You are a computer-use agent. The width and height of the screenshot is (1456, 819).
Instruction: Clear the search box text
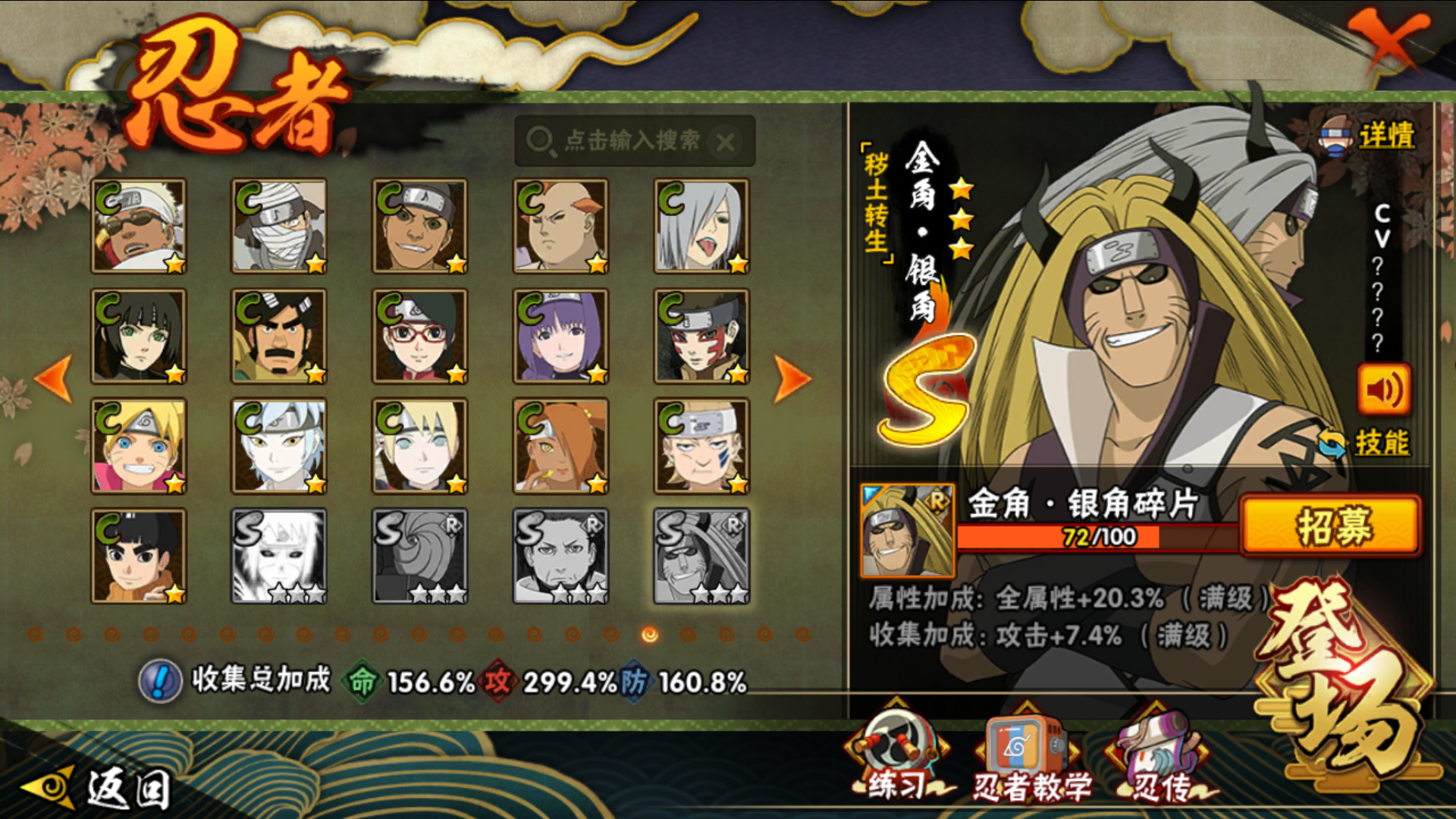click(x=726, y=142)
